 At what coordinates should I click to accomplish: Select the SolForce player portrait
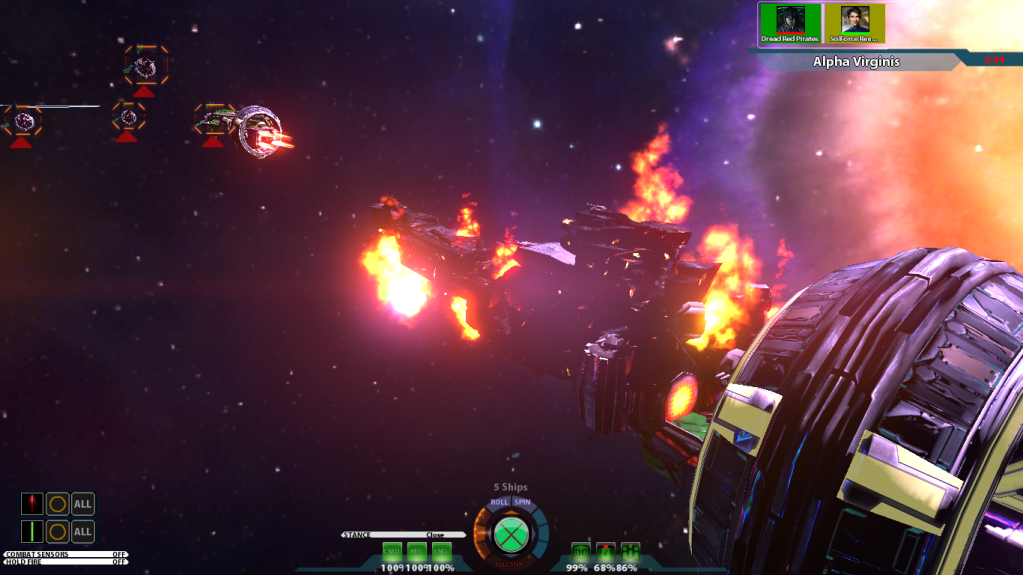click(x=855, y=23)
